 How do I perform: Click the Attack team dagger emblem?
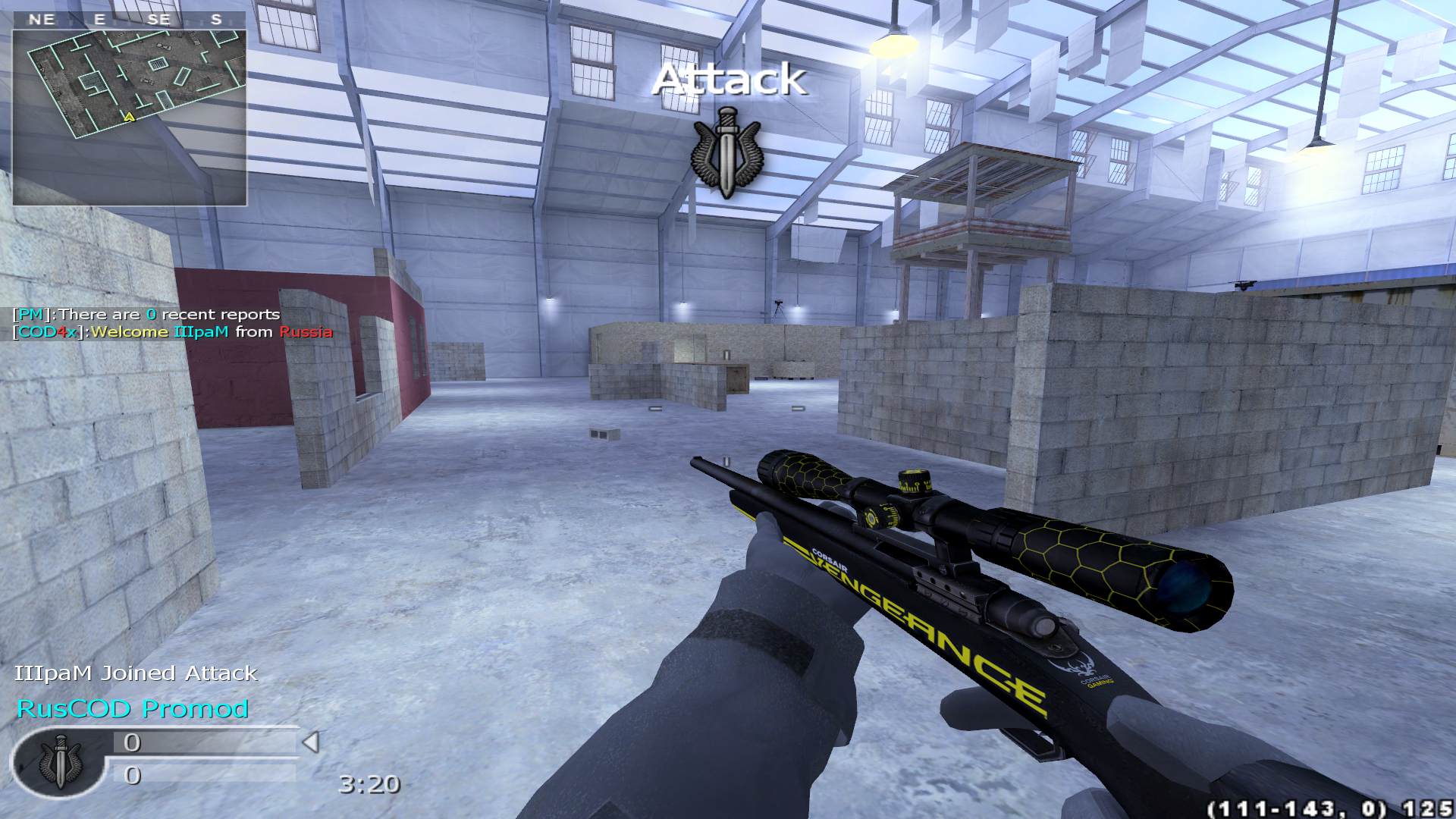(726, 152)
